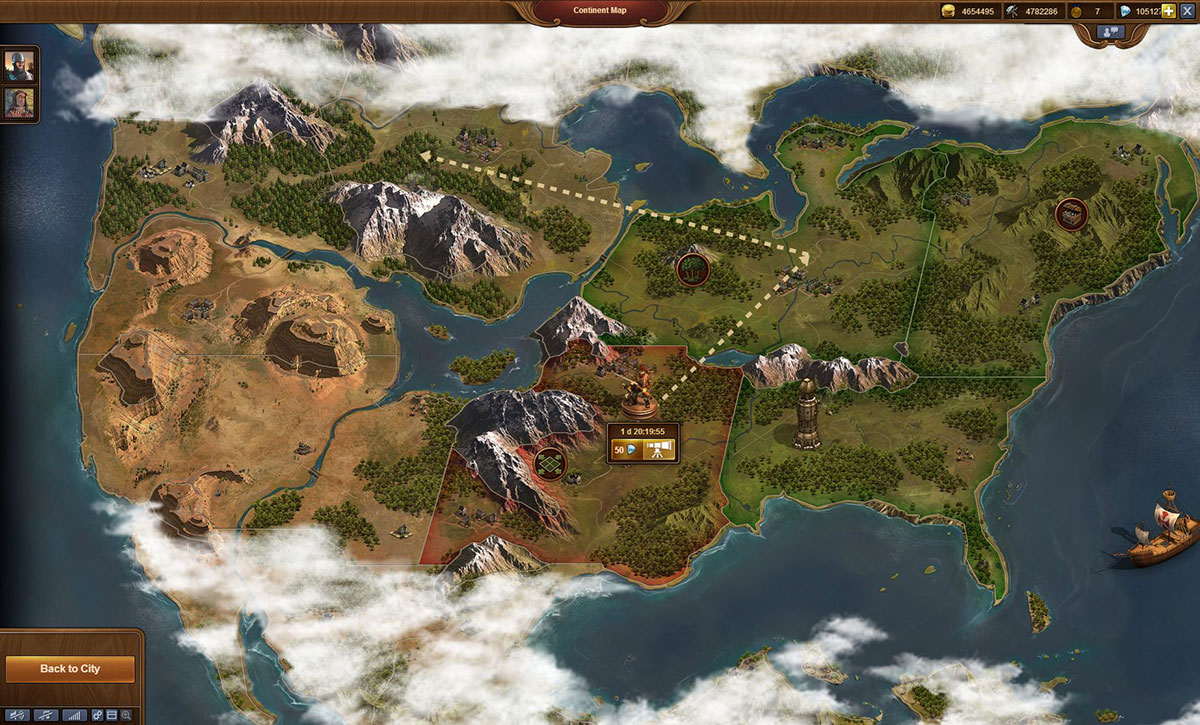The height and width of the screenshot is (725, 1200).
Task: Buy more diamonds with the yellow plus
Action: point(1168,10)
